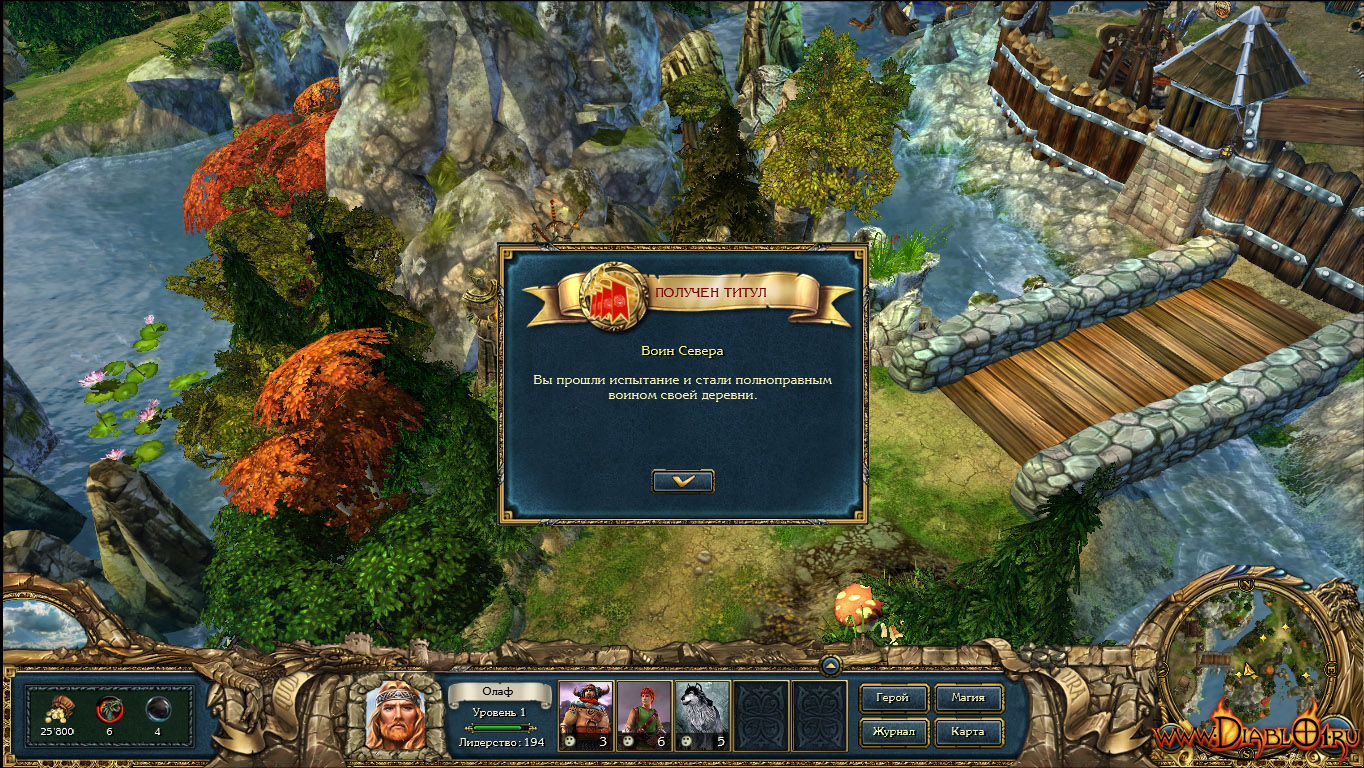Toggle the panel collapse arrow above the bar
1364x768 pixels.
[830, 664]
